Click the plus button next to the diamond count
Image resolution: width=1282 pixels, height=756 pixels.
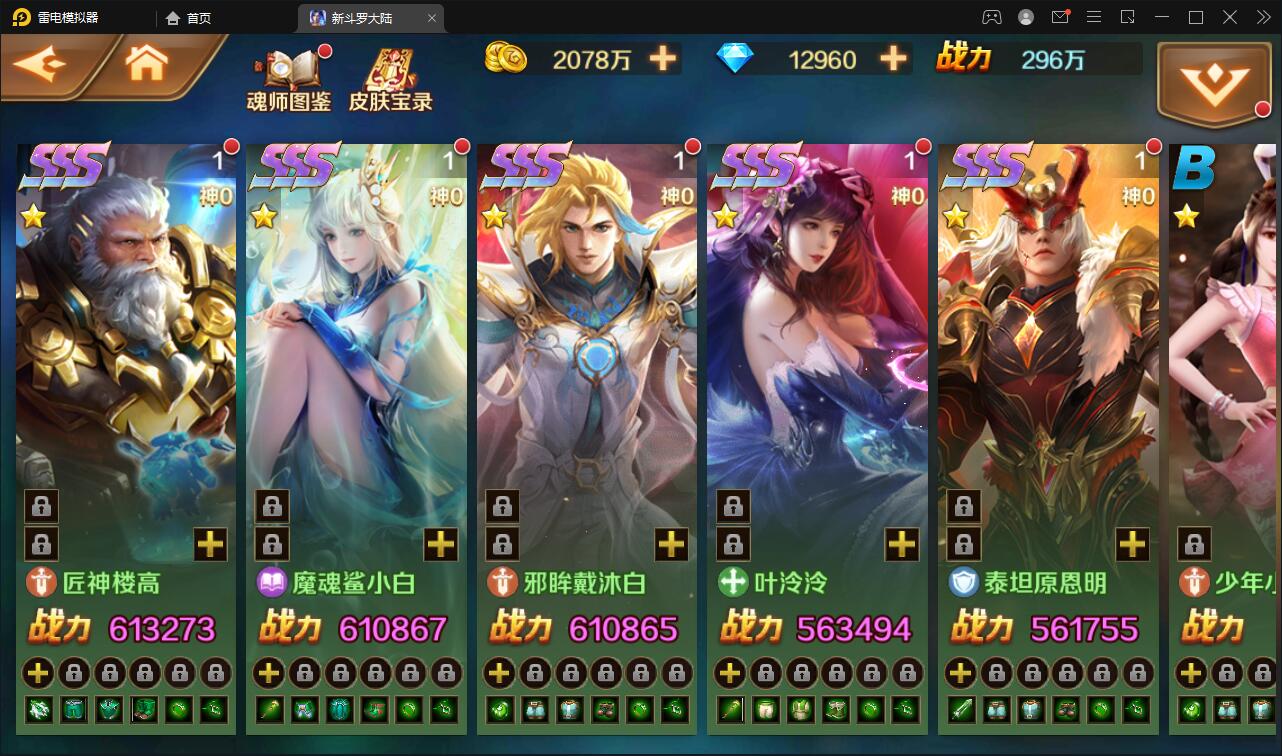[x=892, y=59]
